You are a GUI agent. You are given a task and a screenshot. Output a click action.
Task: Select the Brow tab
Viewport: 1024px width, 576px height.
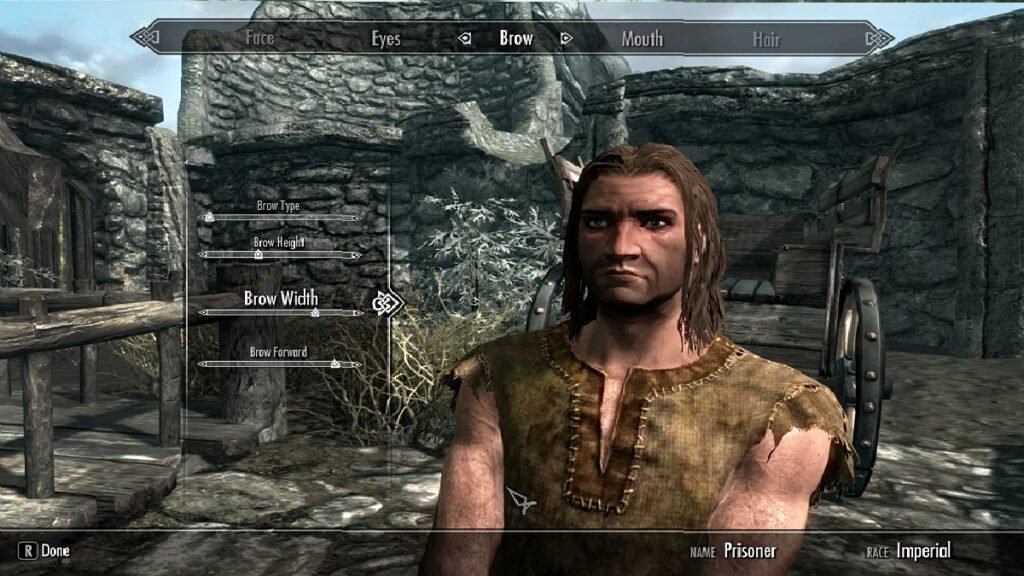click(516, 39)
